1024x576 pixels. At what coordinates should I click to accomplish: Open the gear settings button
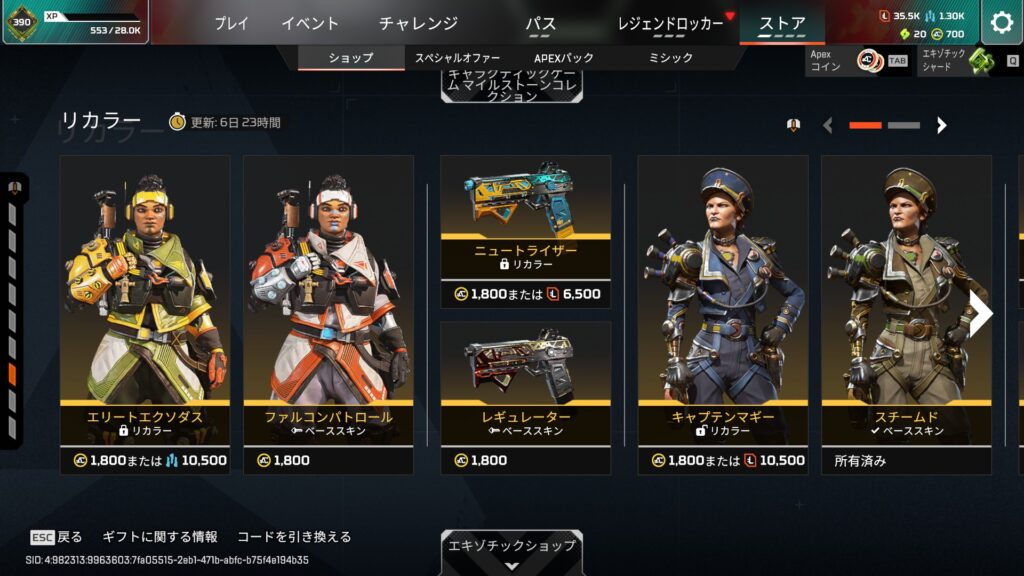point(1001,23)
